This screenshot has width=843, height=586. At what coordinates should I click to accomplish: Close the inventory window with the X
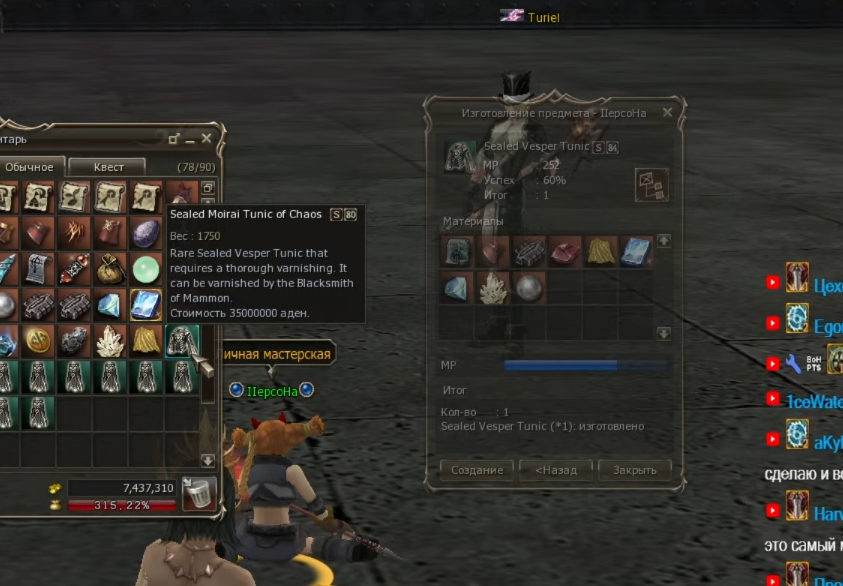point(207,138)
